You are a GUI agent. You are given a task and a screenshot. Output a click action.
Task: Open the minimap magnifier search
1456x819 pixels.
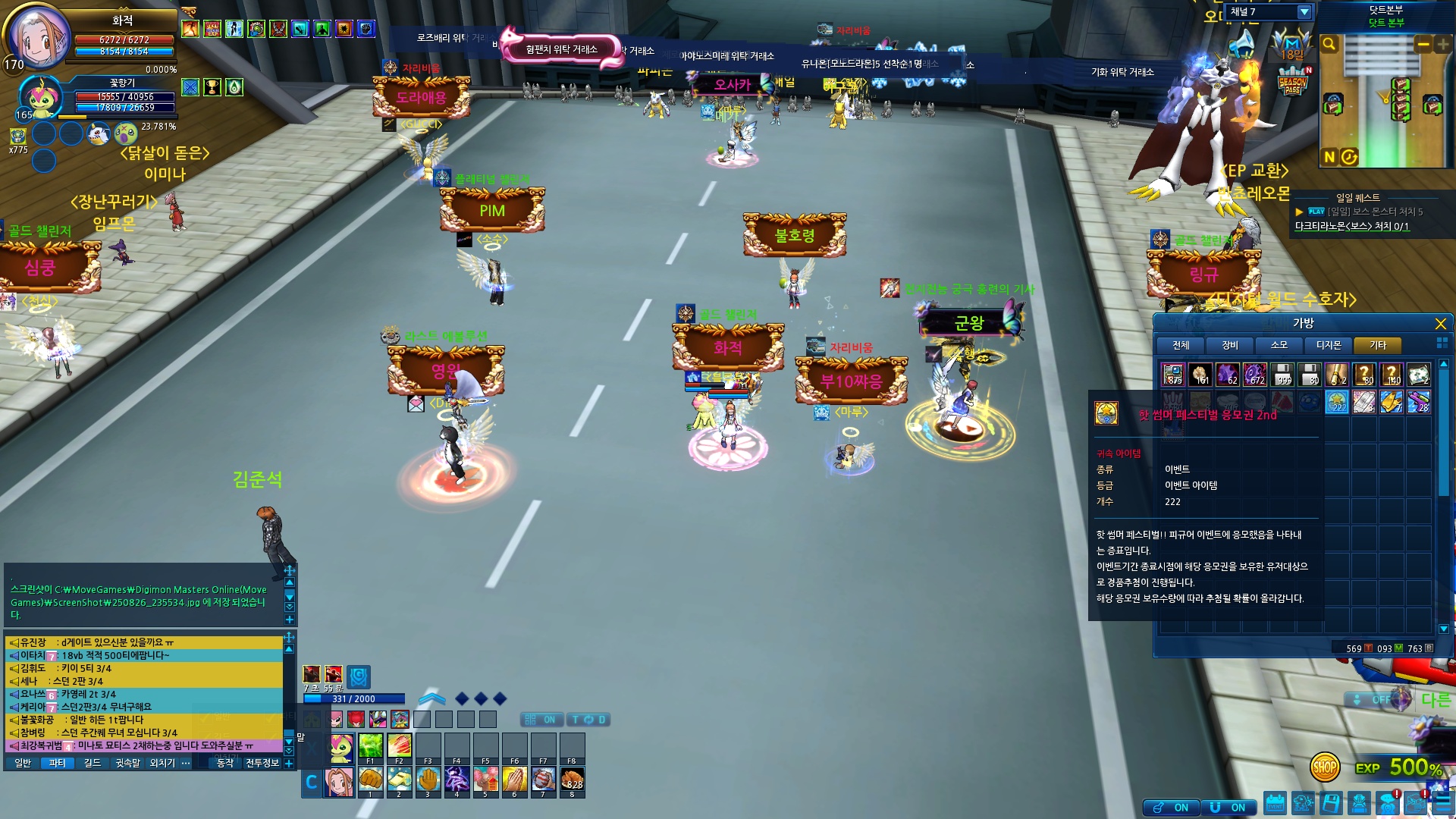[x=1329, y=45]
